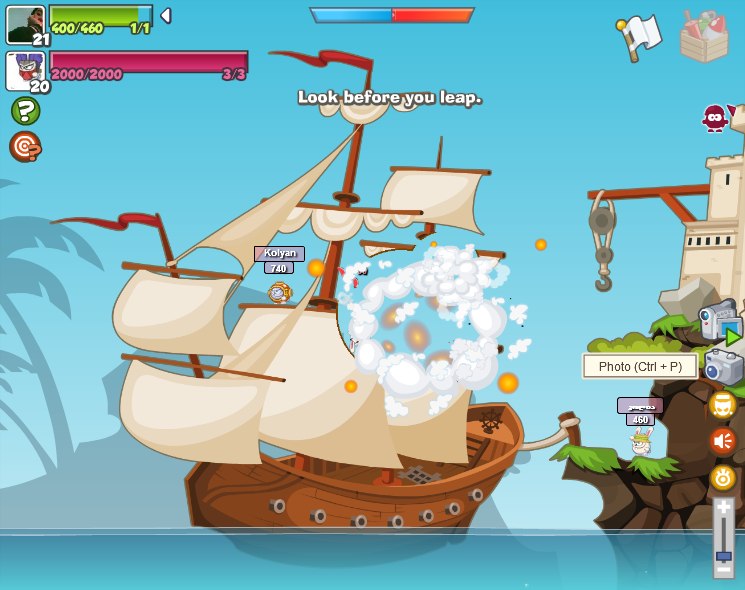Select the level 20 opponent portrait
Viewport: 745px width, 590px height.
pos(25,71)
